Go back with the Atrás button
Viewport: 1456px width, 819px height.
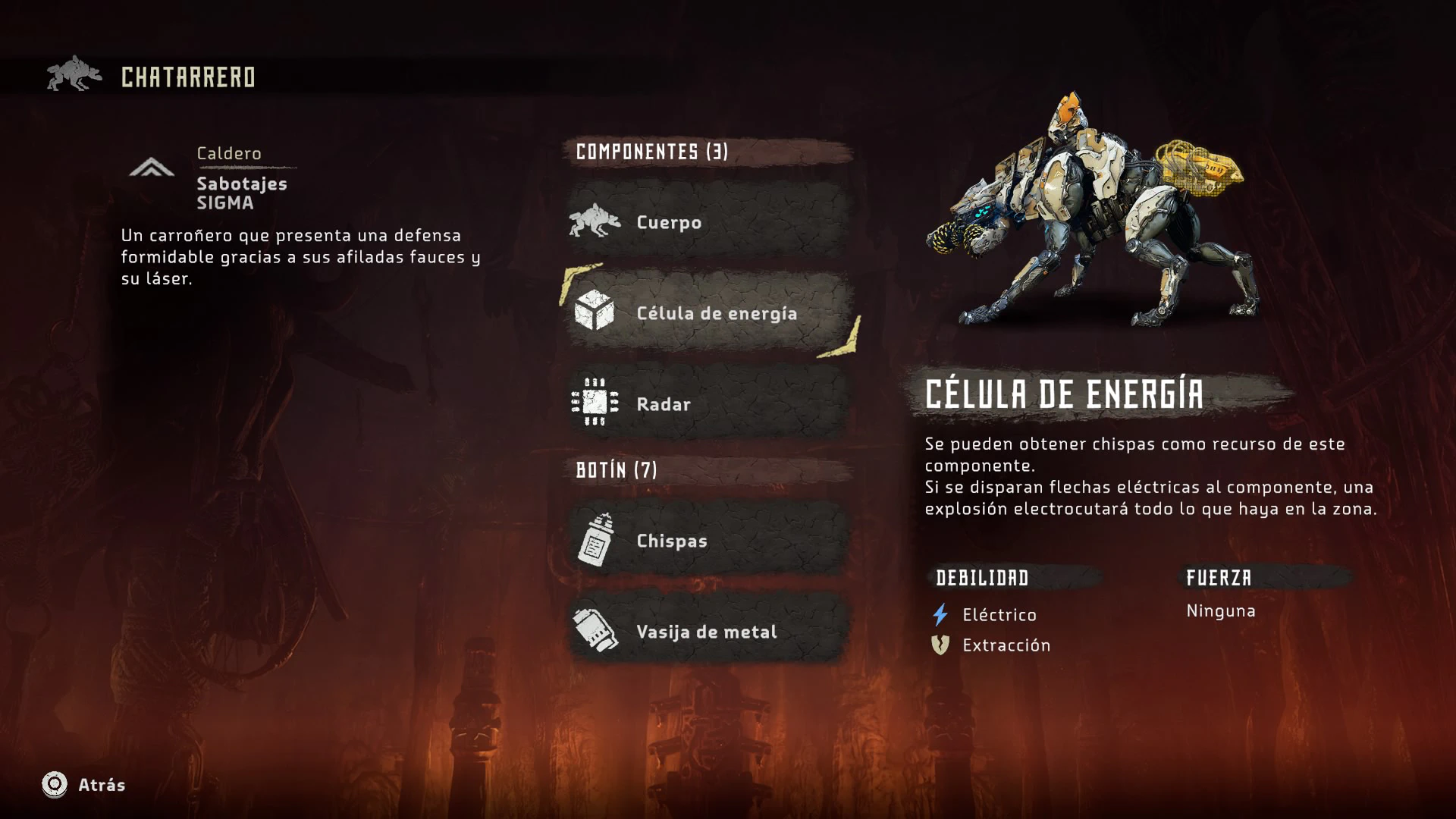tap(83, 784)
